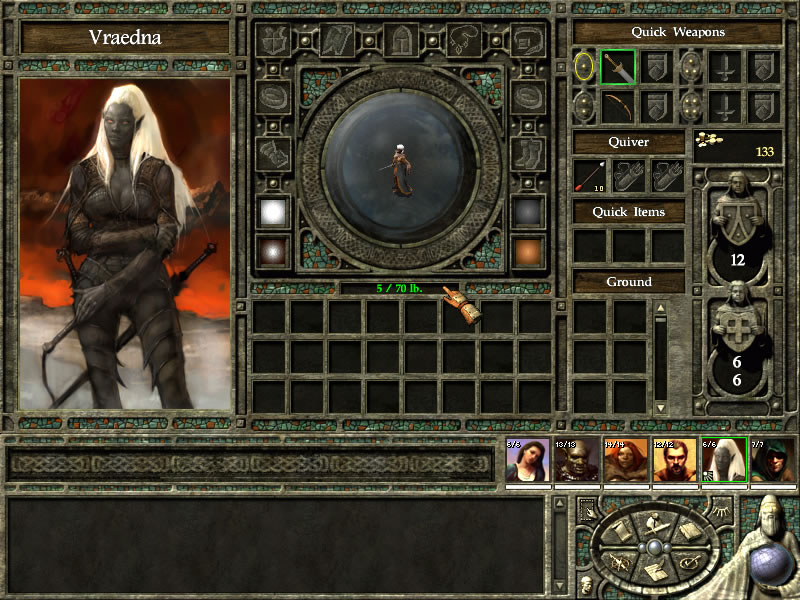This screenshot has width=800, height=600.
Task: Select the boots equipment slot
Action: point(526,153)
